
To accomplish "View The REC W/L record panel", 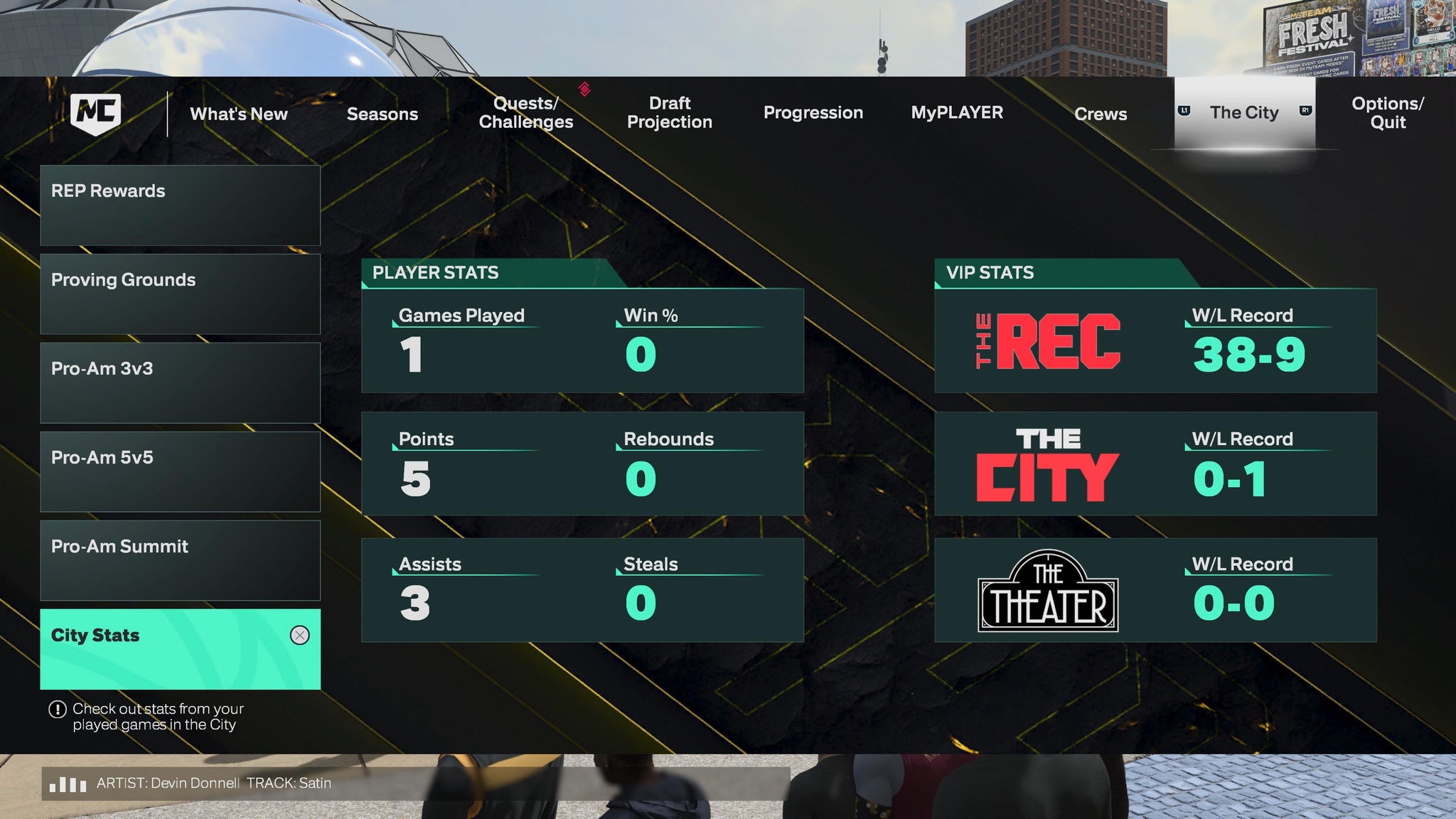I will pos(1155,341).
